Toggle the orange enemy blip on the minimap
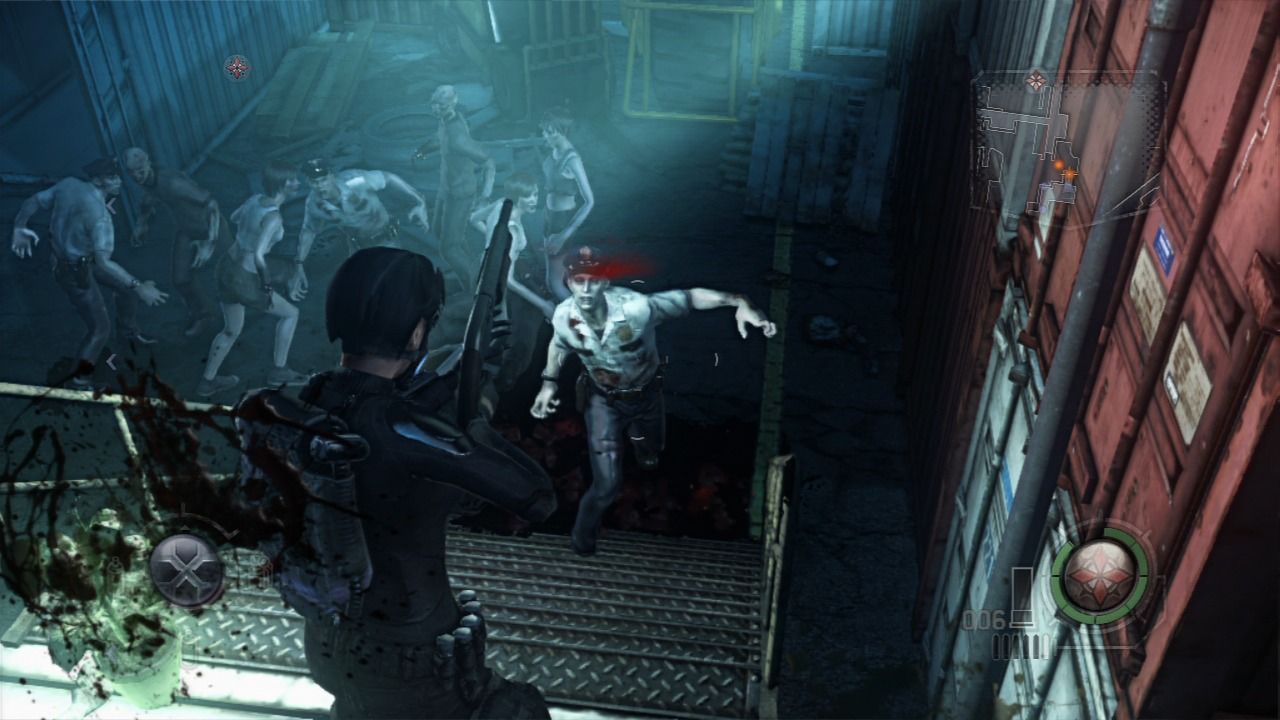Screen dimensions: 1280x720 tap(1059, 164)
